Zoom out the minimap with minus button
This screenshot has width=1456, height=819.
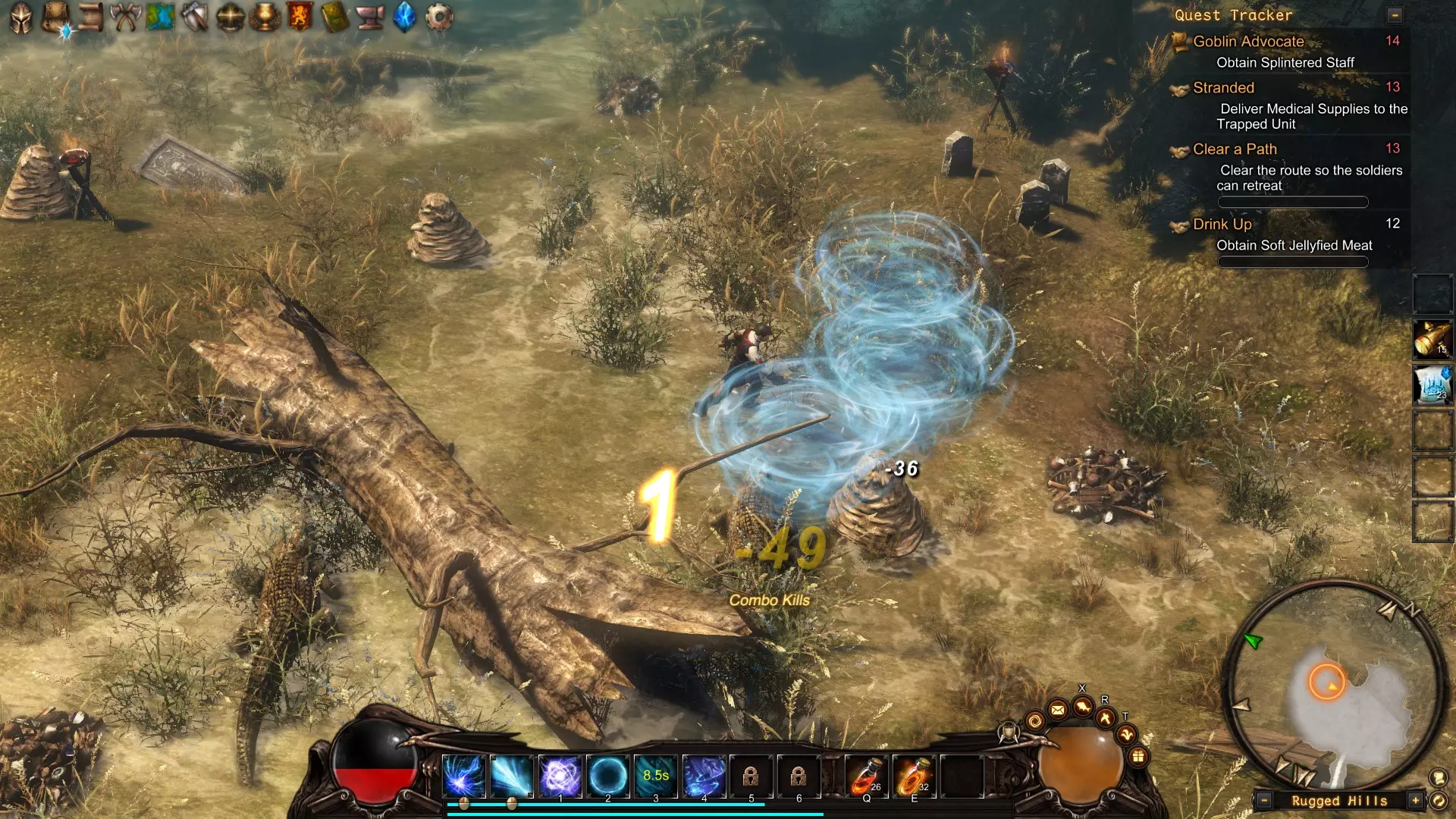[1263, 801]
